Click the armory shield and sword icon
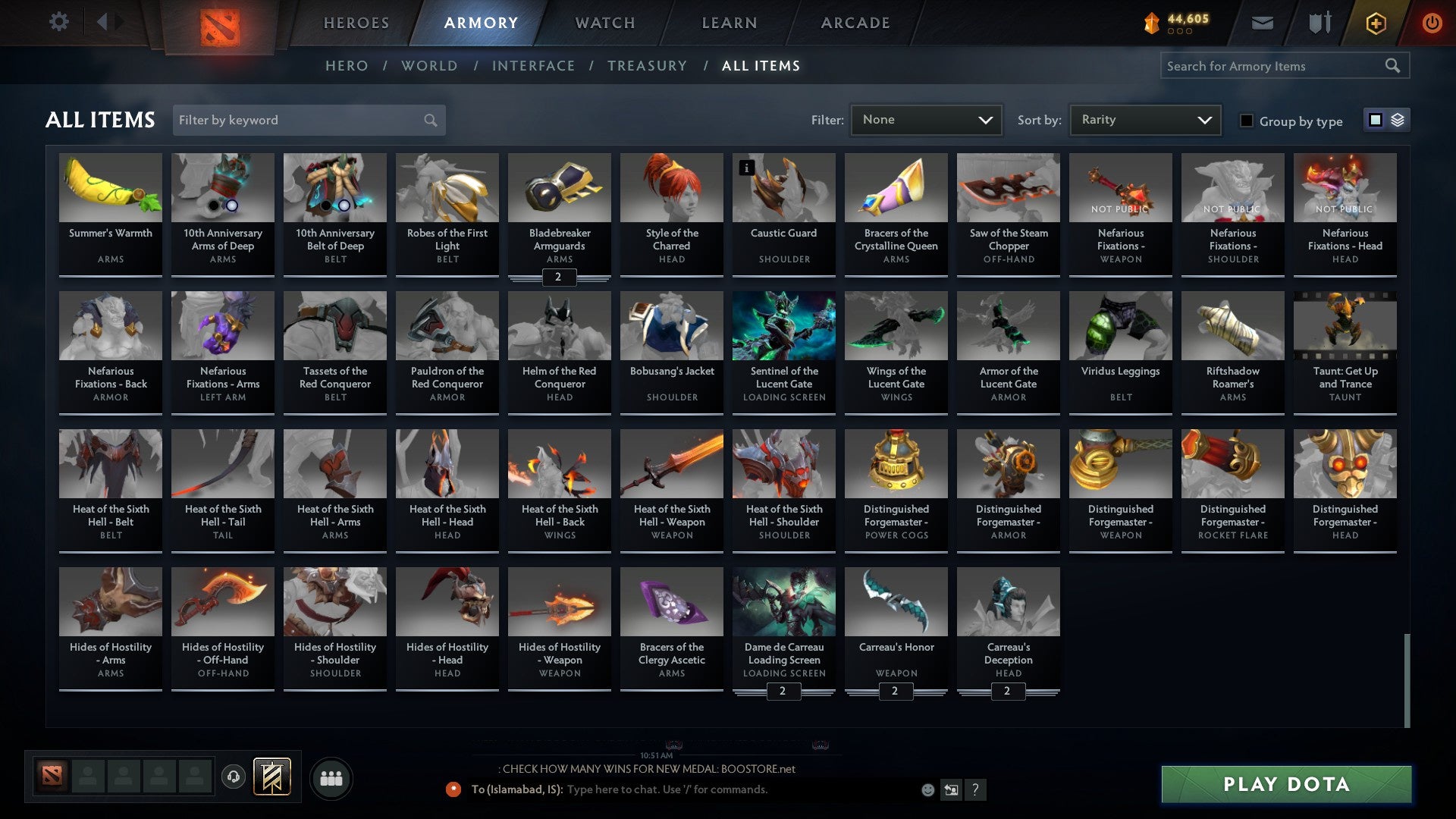The height and width of the screenshot is (819, 1456). [x=1319, y=22]
